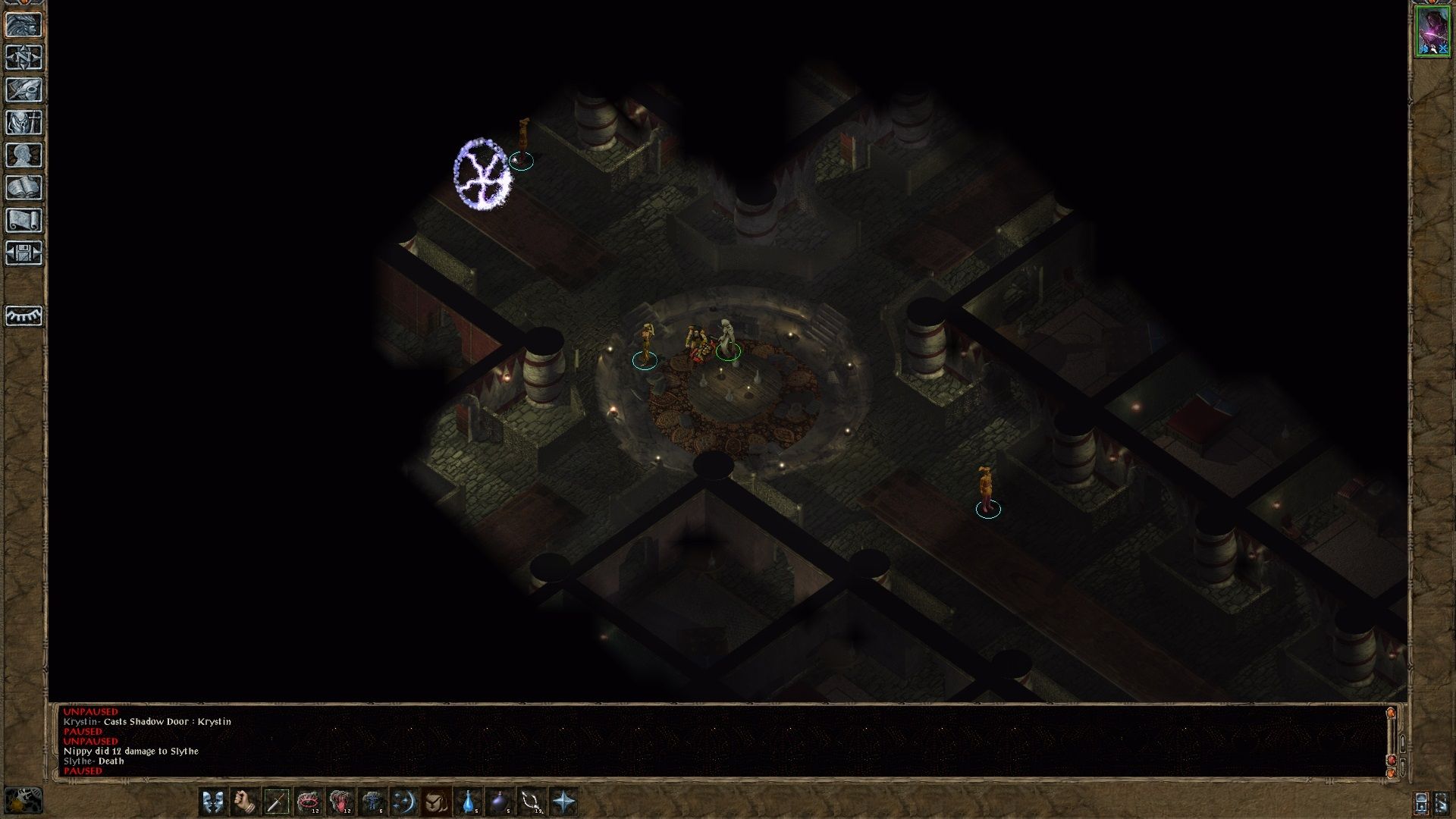Use the dark purple flask quick item

[499, 801]
